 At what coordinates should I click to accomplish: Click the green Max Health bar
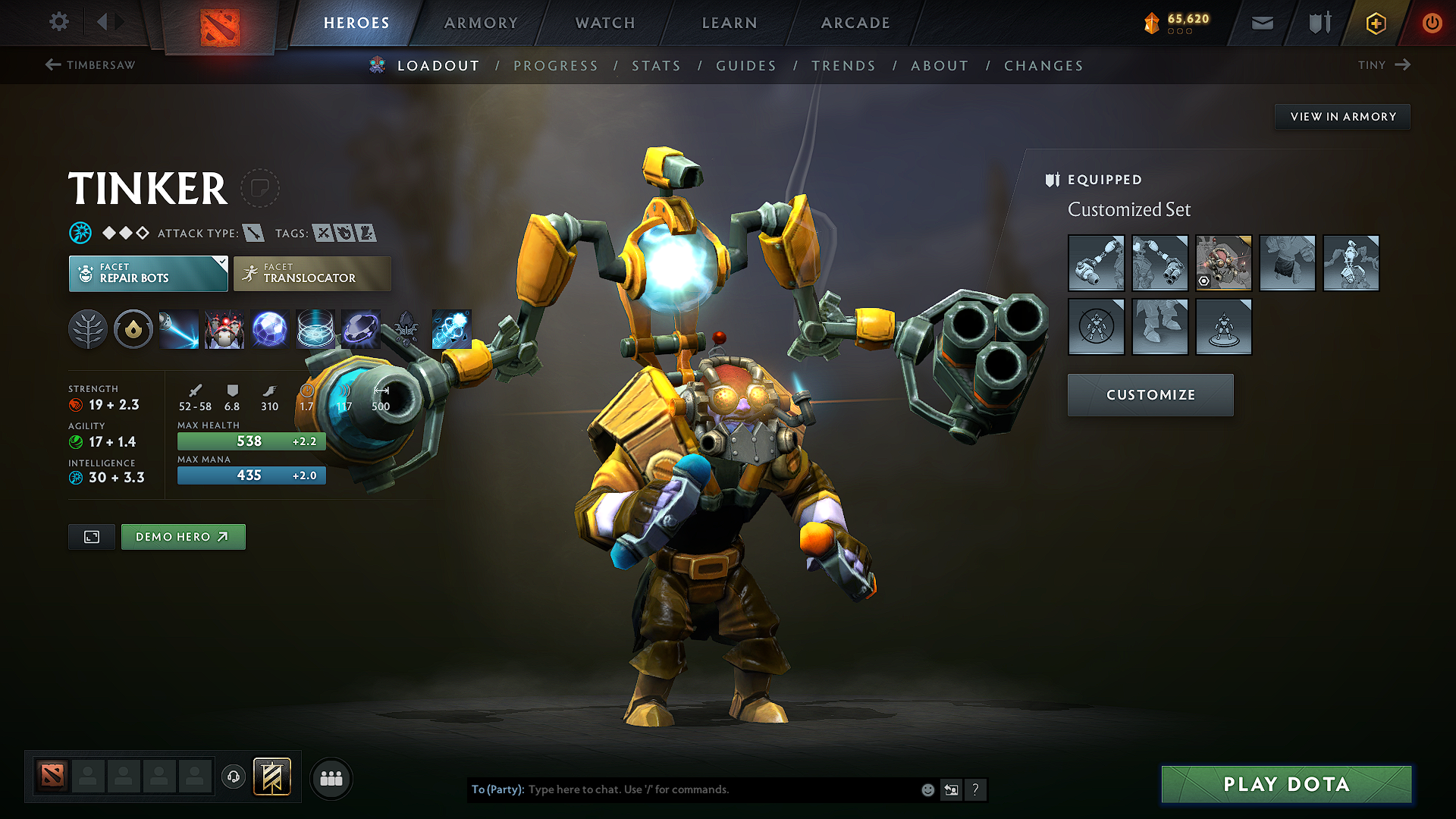[251, 441]
